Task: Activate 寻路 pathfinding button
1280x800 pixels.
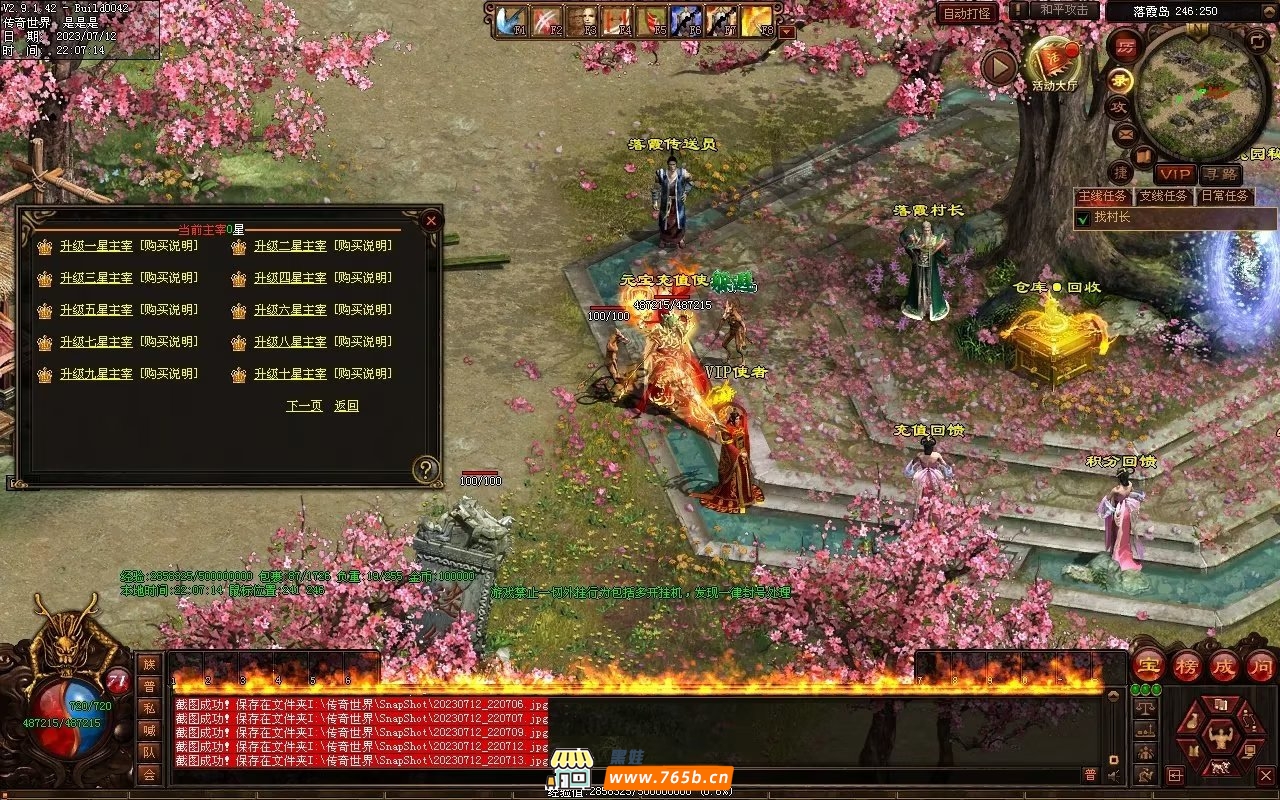Action: 1220,175
